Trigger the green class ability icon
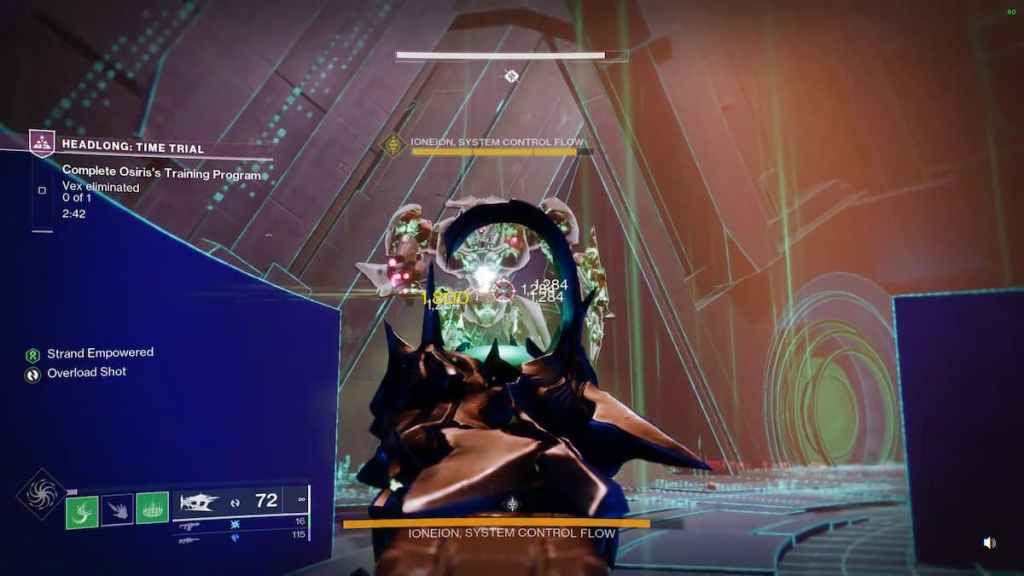Viewport: 1024px width, 576px height. coord(152,511)
